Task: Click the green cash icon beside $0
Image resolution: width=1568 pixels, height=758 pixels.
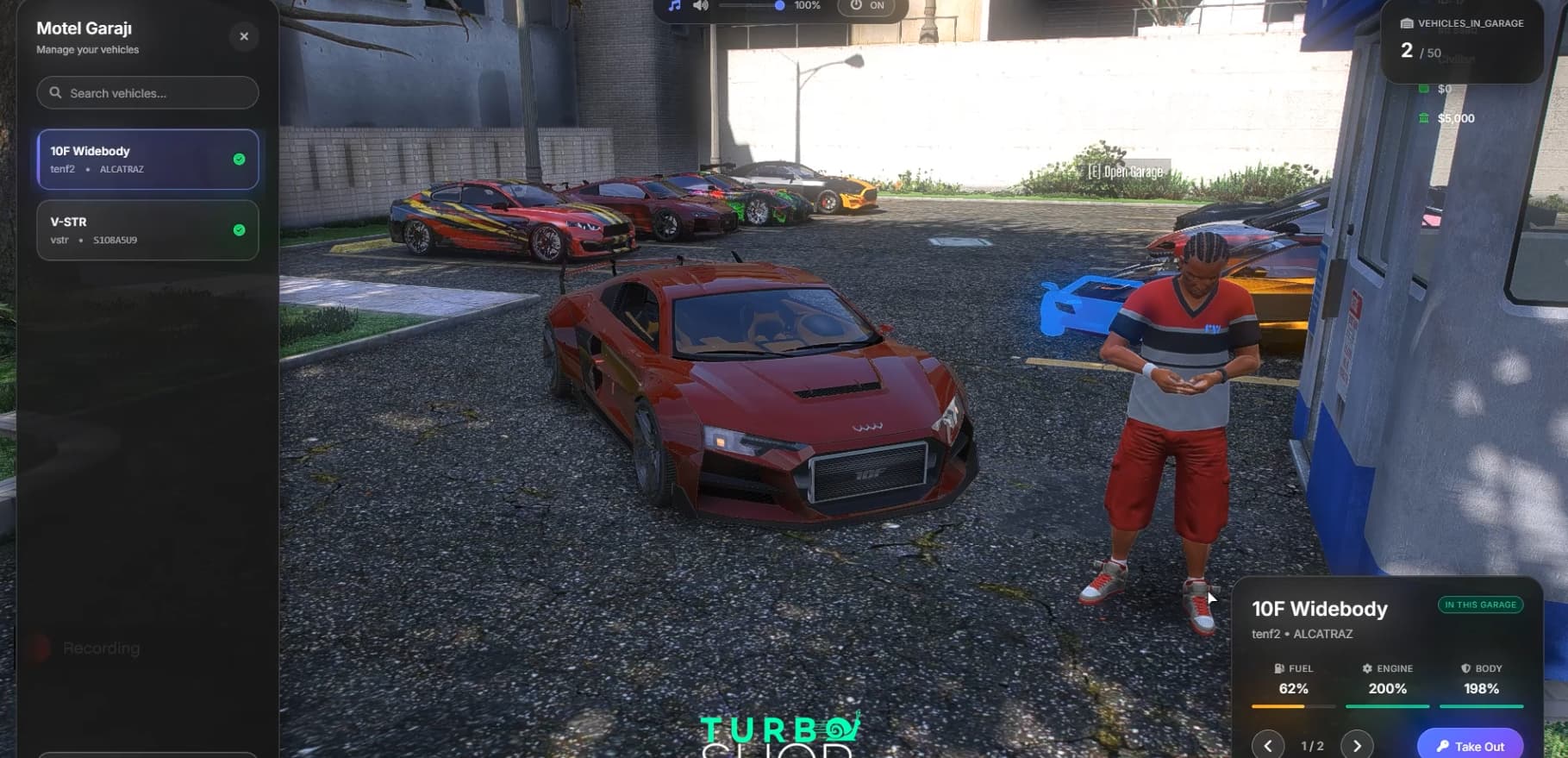Action: coord(1423,87)
